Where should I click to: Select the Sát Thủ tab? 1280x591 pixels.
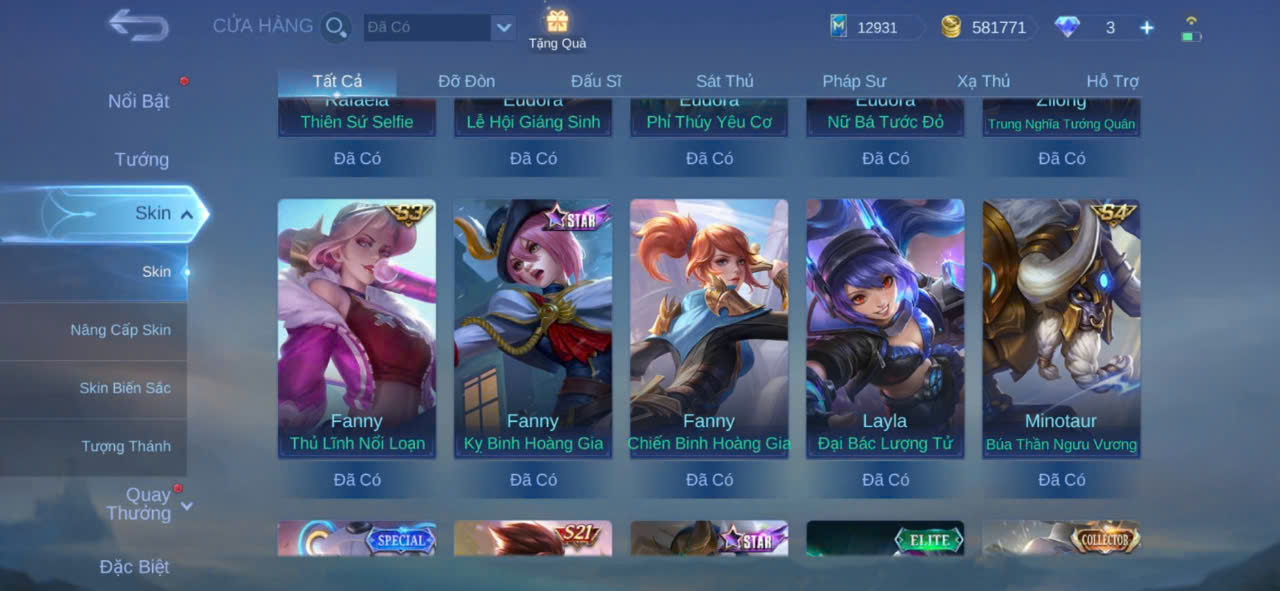point(724,81)
